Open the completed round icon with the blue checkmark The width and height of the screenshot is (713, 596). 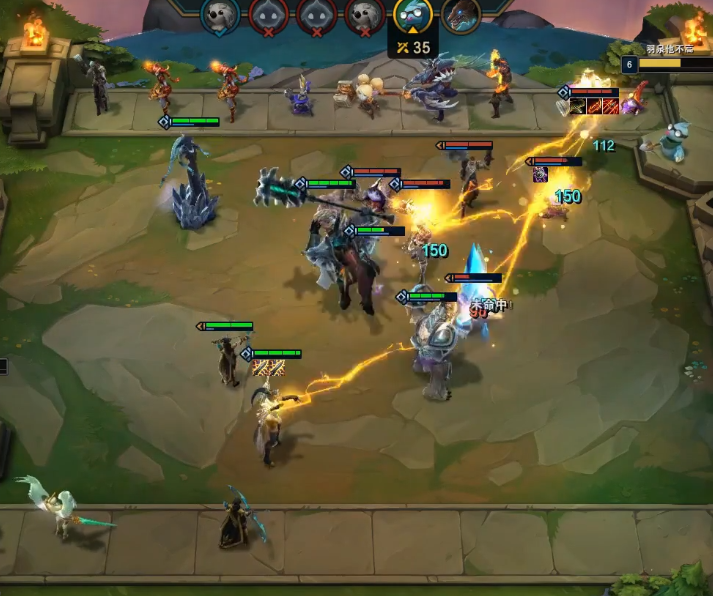(220, 16)
